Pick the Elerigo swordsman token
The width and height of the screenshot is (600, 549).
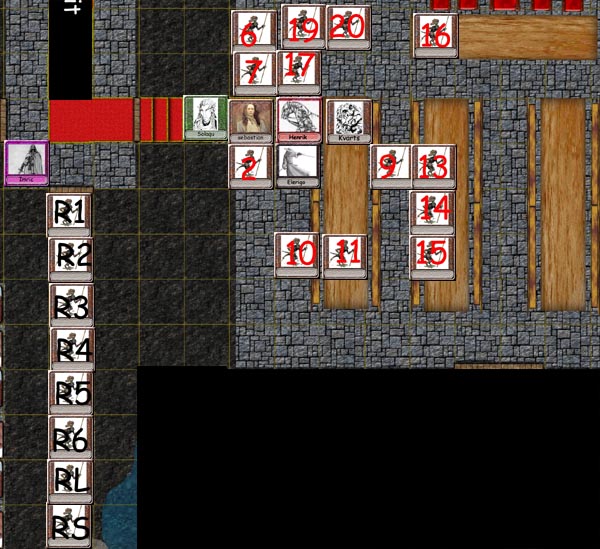click(298, 166)
